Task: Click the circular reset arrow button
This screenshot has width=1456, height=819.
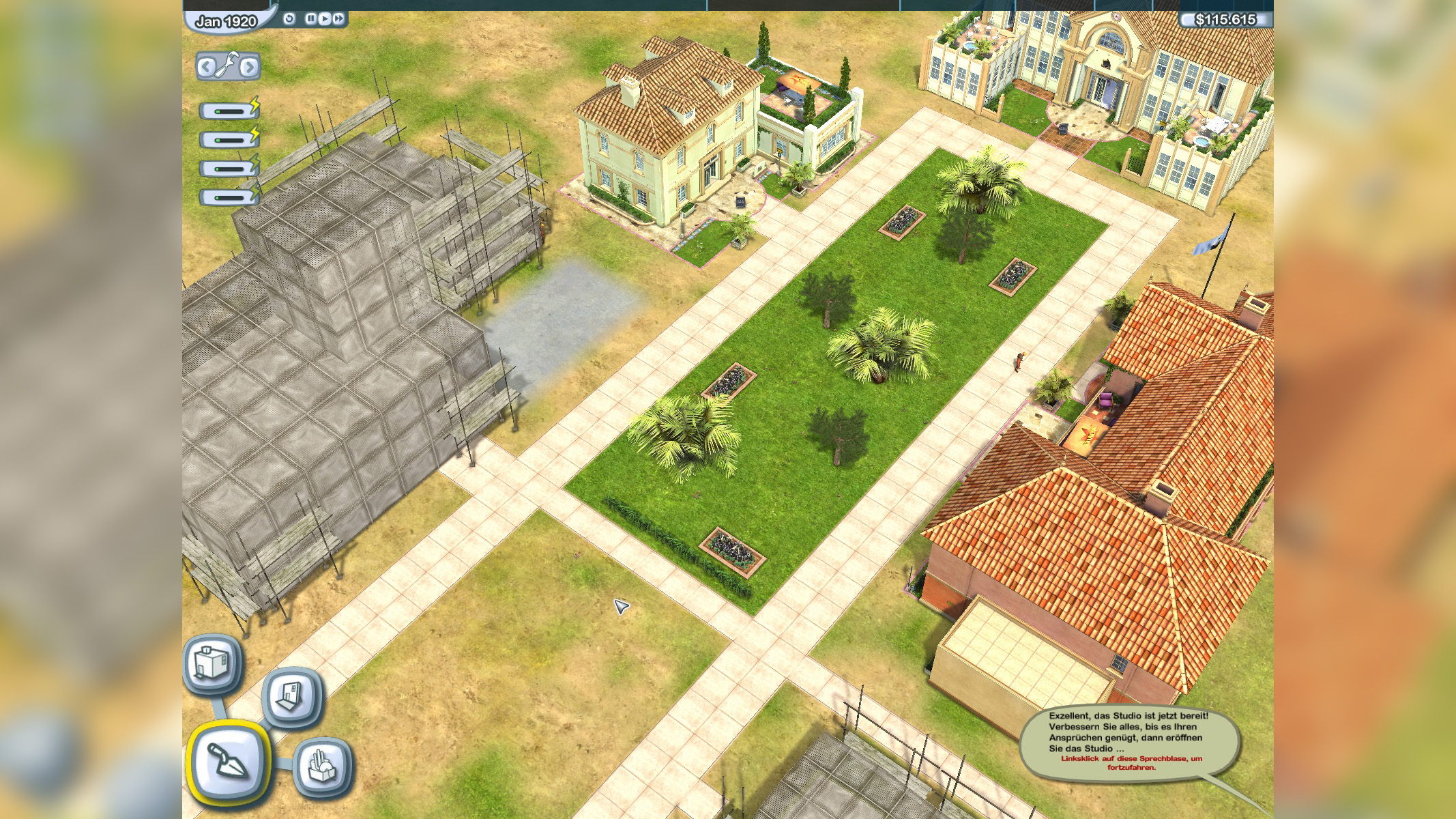Action: [289, 19]
